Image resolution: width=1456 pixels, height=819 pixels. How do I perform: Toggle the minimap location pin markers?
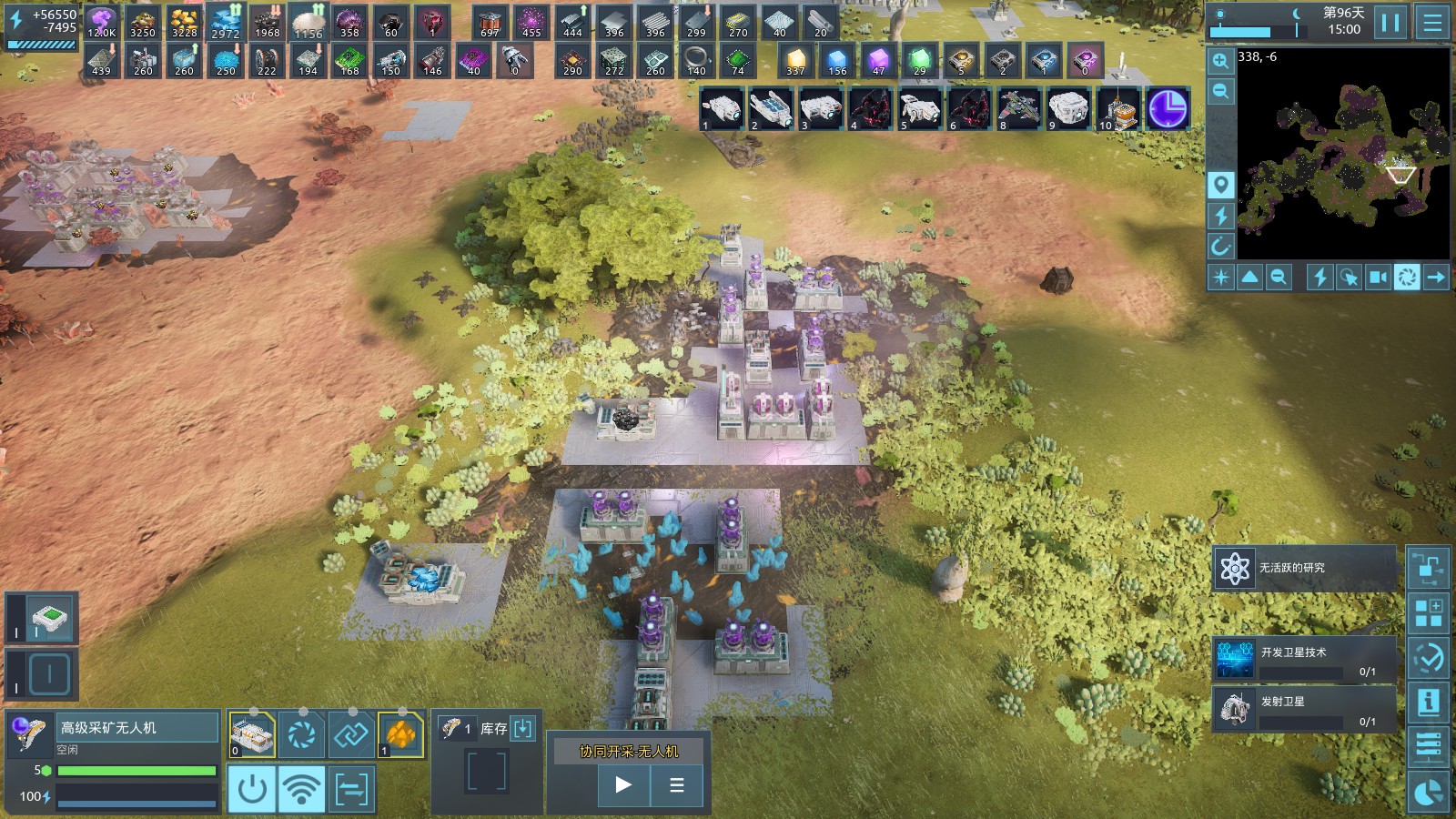[x=1220, y=185]
